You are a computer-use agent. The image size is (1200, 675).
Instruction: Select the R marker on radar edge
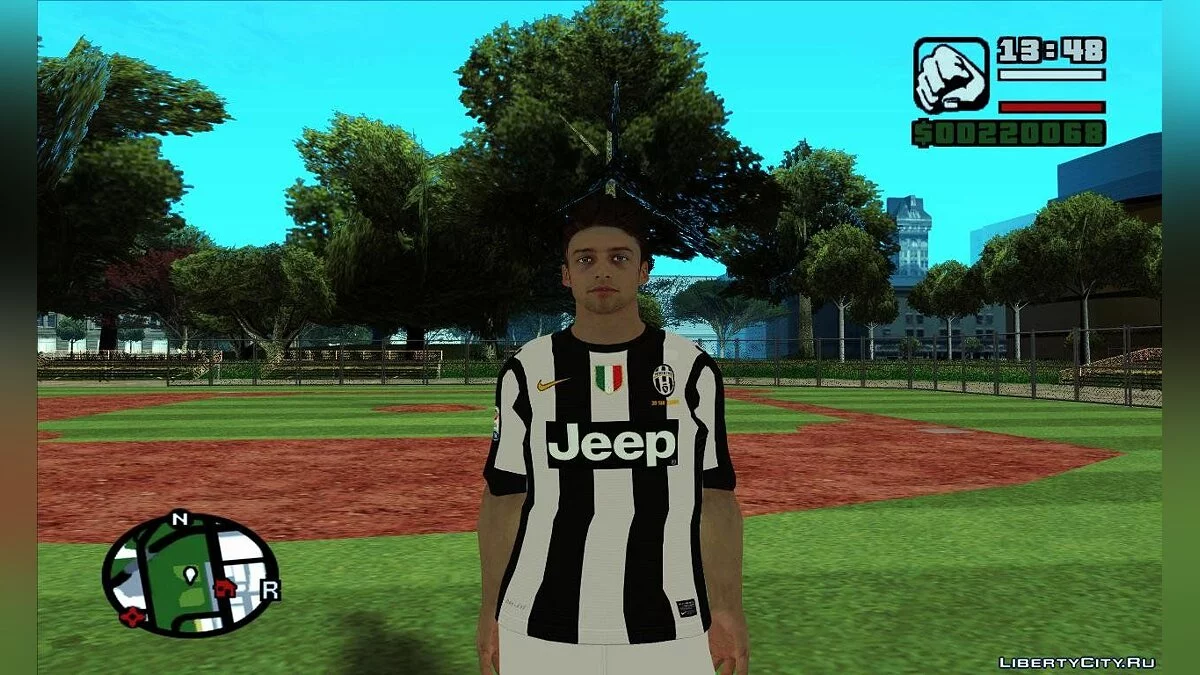click(x=269, y=590)
